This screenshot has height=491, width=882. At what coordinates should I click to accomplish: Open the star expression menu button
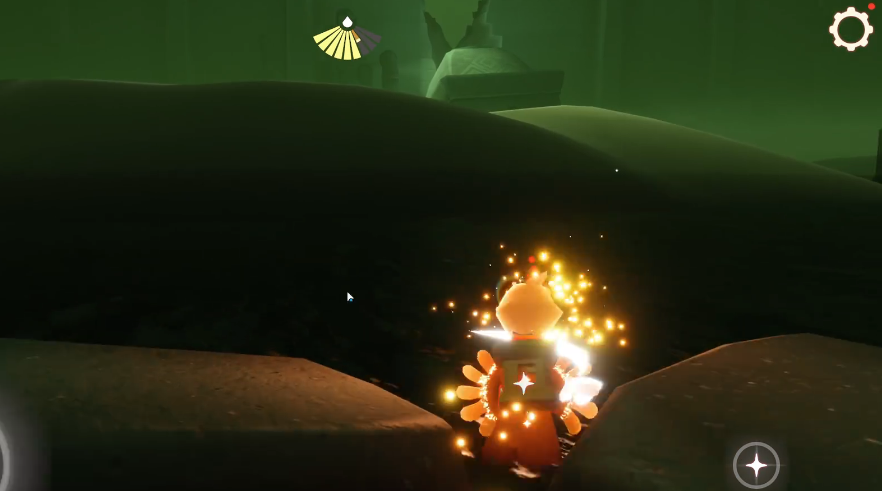(x=756, y=465)
